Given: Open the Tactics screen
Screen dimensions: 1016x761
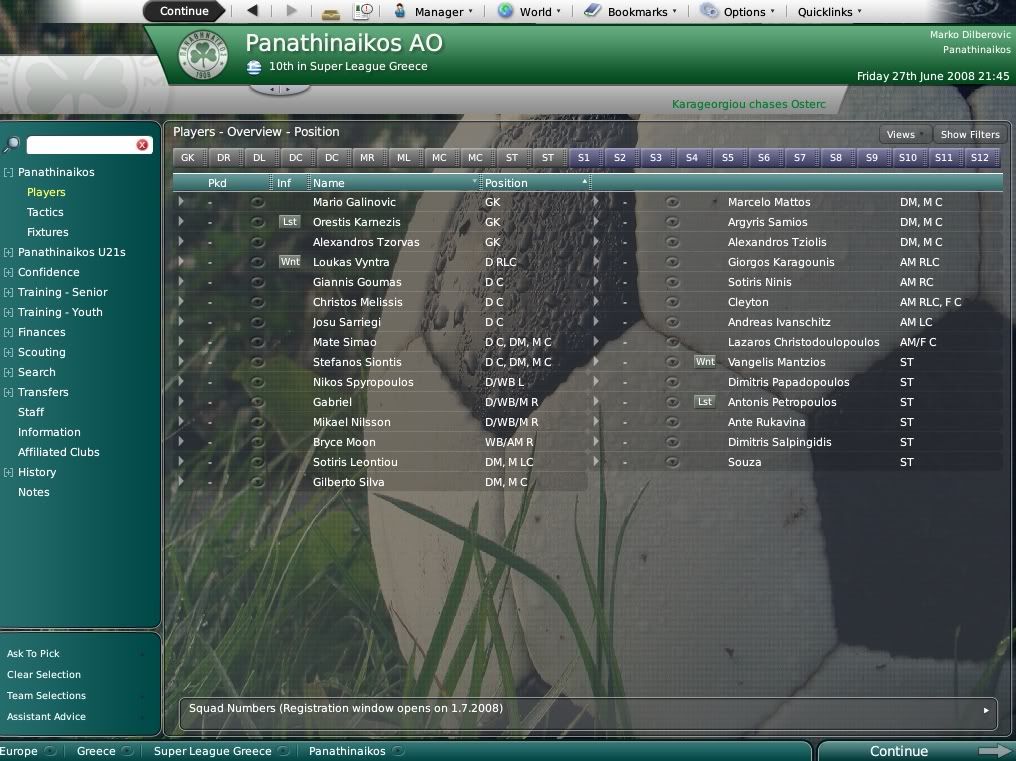Looking at the screenshot, I should pyautogui.click(x=45, y=212).
